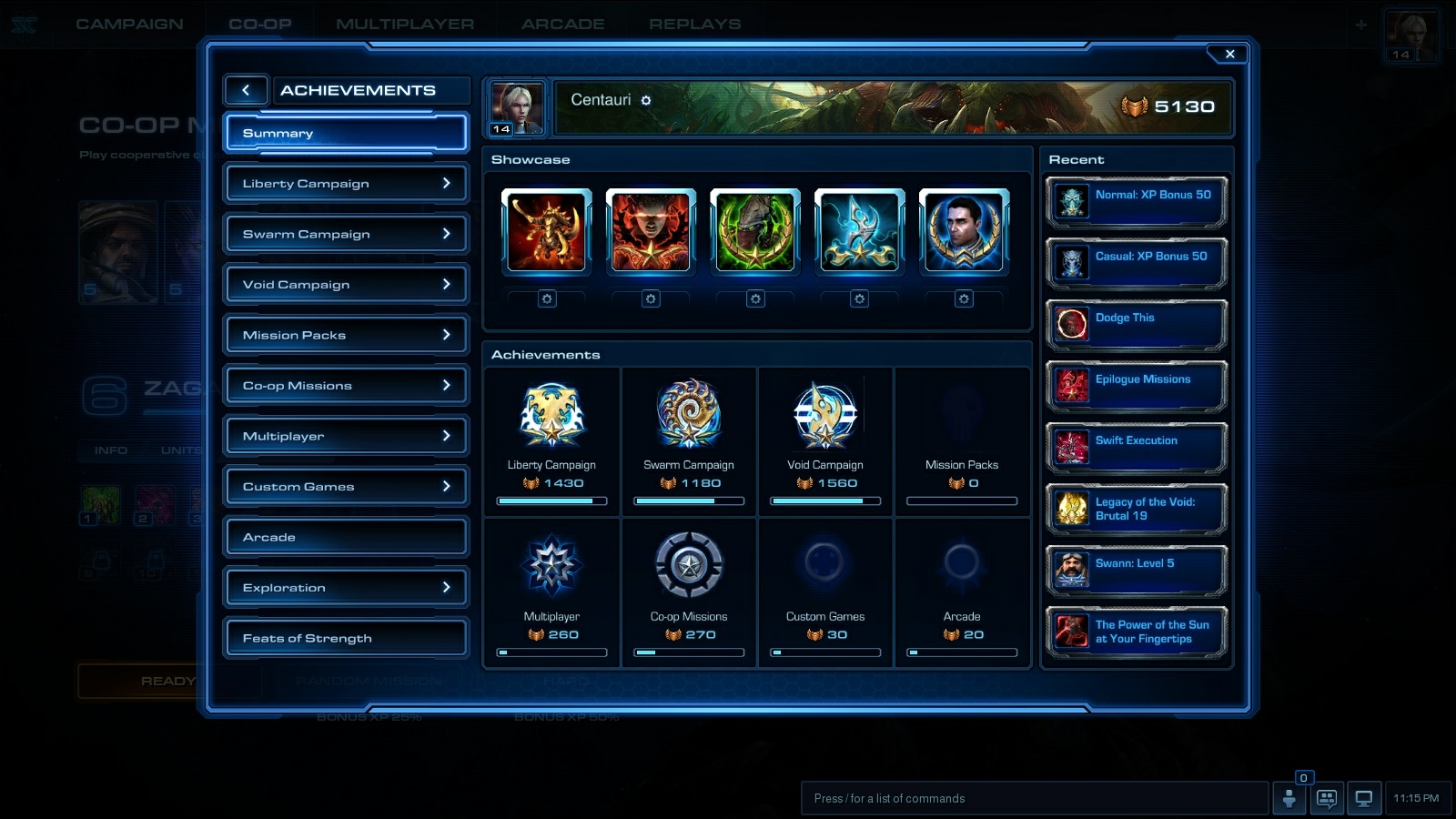
Task: Select the Arcade achievements category
Action: (x=346, y=537)
